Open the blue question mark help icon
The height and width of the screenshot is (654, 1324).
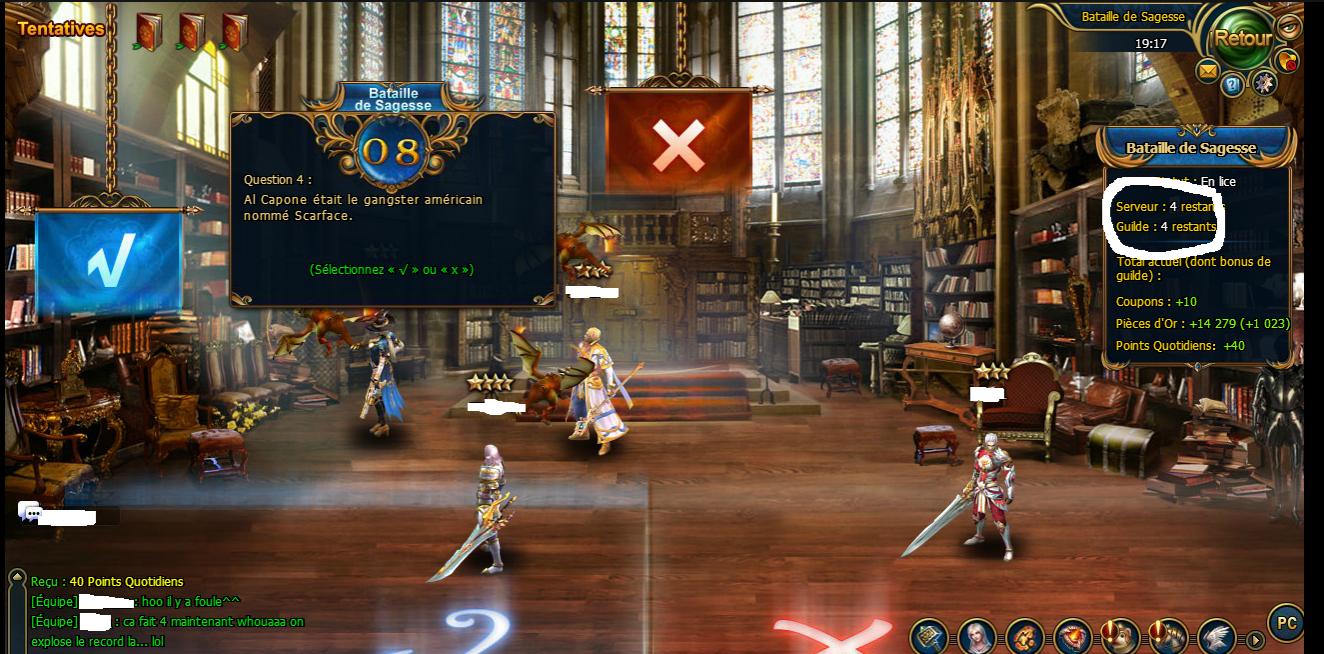1232,85
